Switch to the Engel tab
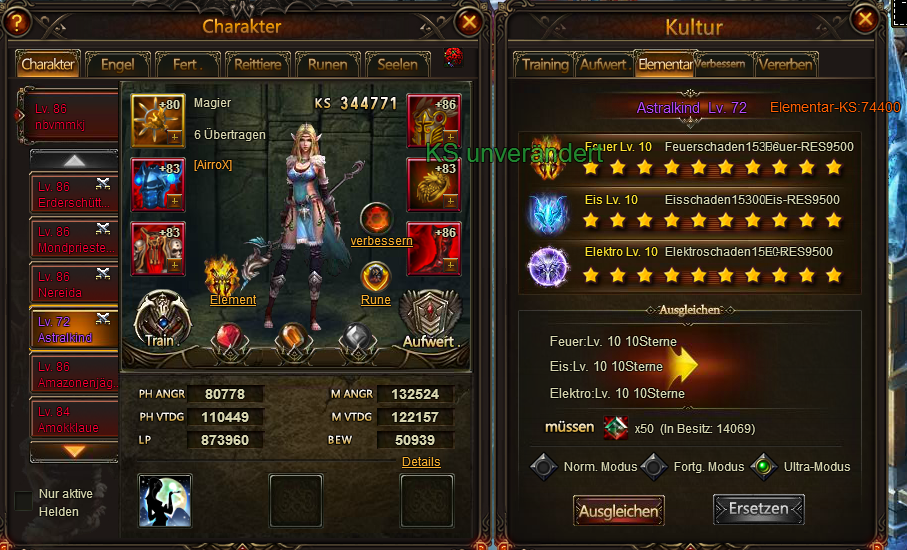907x550 pixels. [117, 65]
